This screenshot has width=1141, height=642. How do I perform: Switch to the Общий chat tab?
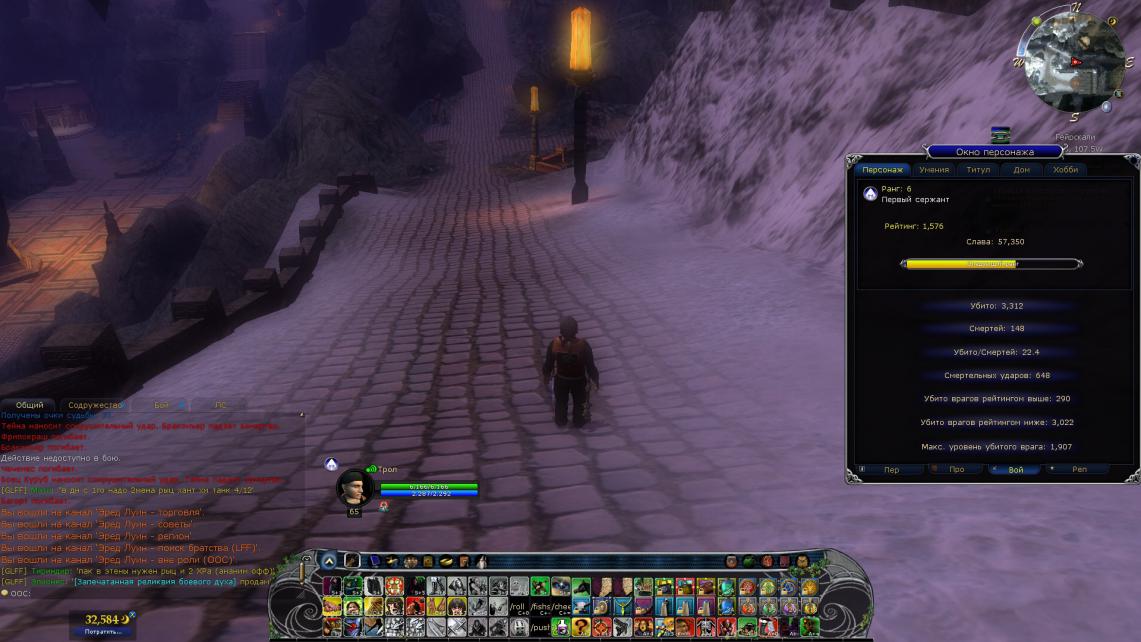coord(30,405)
